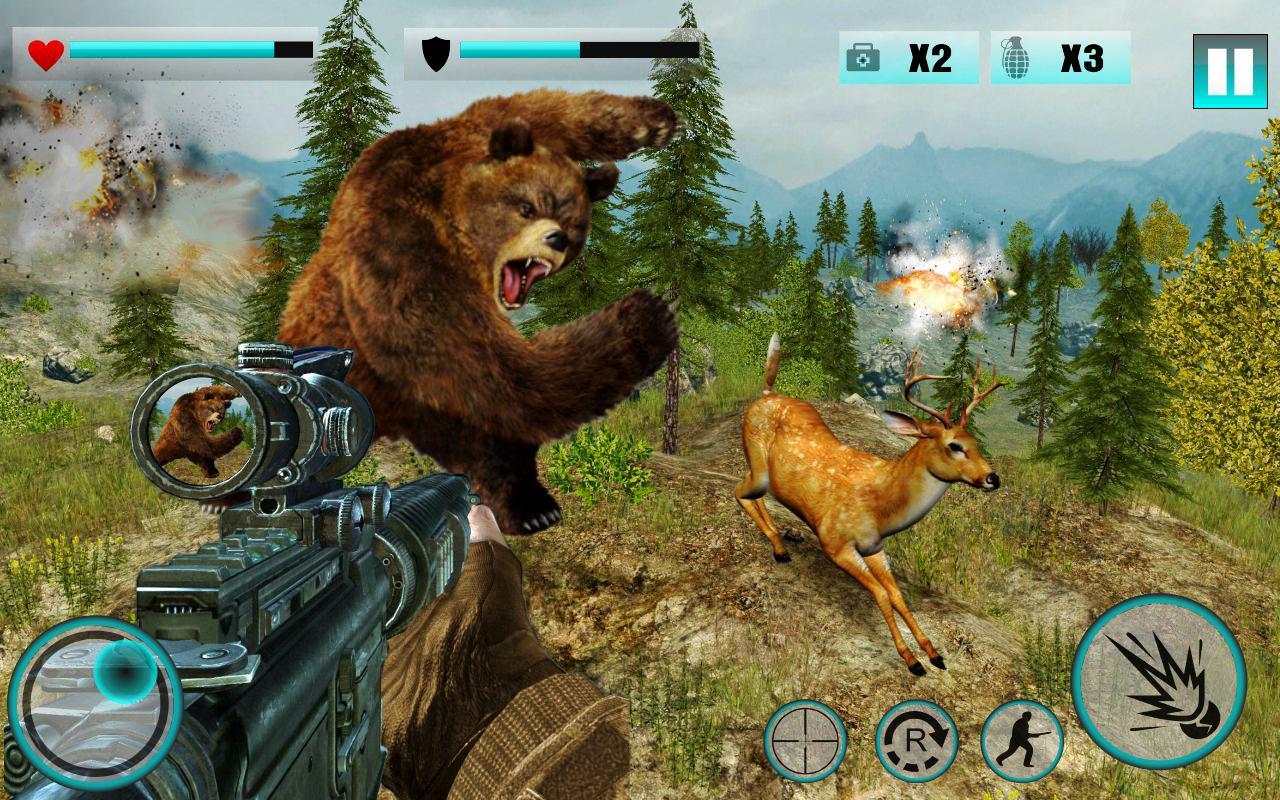
Task: Toggle the crosshair scope aim button
Action: point(806,741)
